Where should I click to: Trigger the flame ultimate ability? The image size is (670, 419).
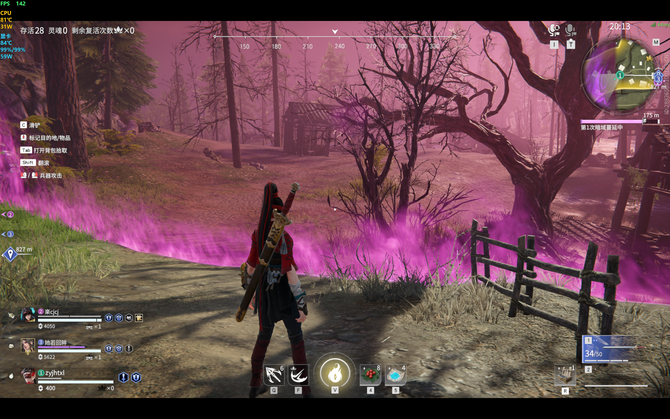335,373
